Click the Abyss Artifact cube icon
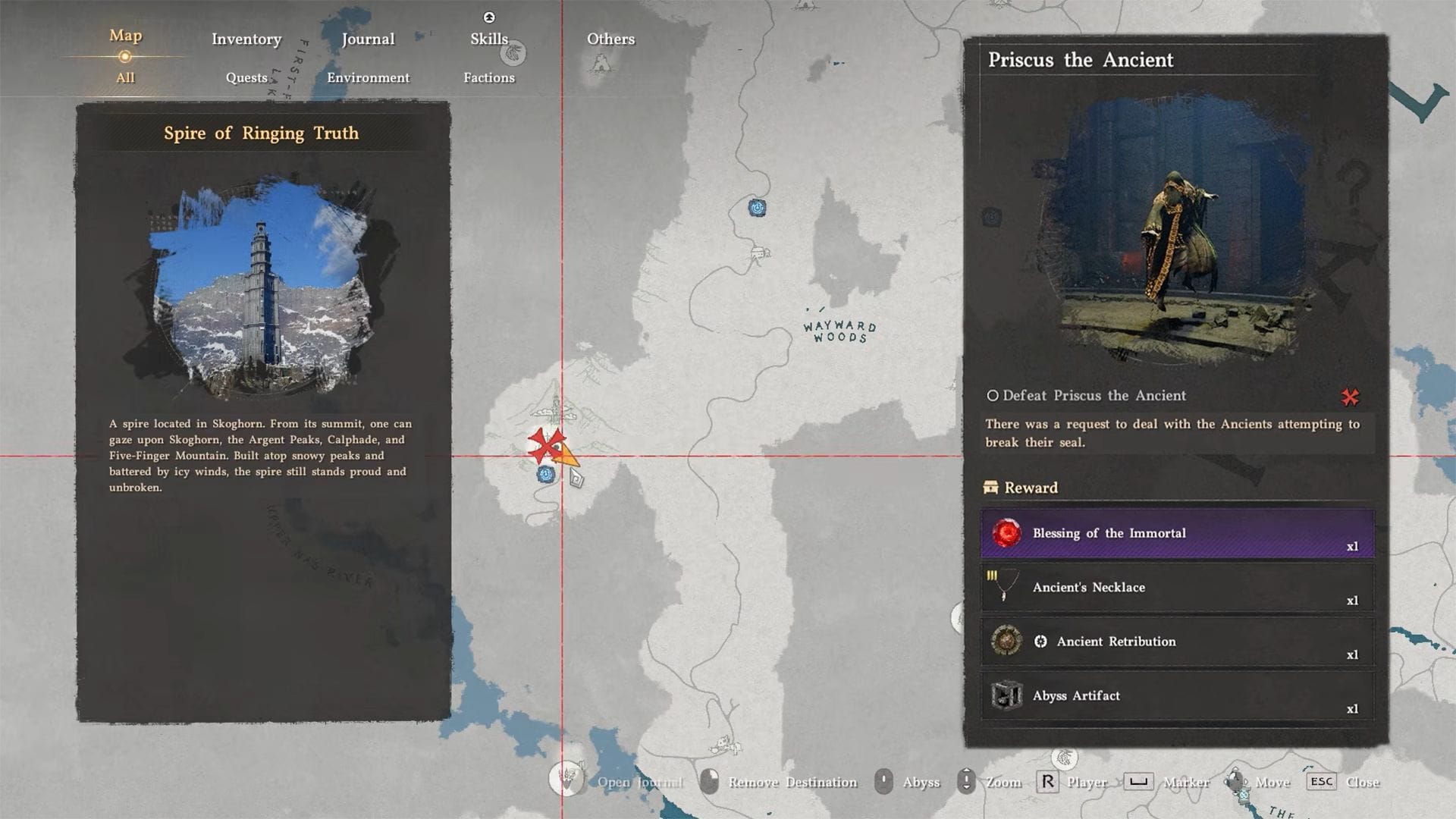Screen dimensions: 1456x819 (1006, 695)
